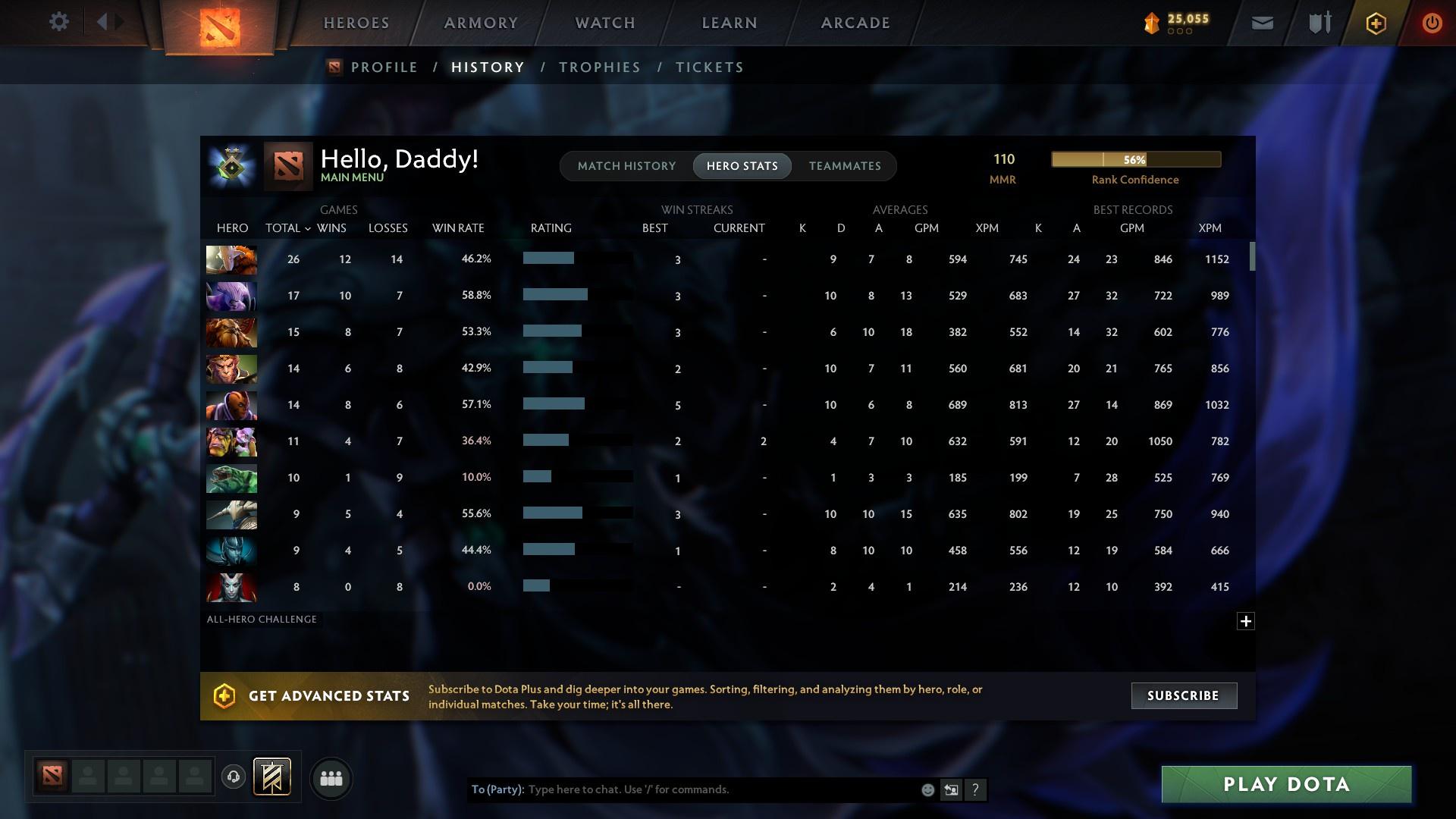Click the power button to exit

coord(1432,23)
